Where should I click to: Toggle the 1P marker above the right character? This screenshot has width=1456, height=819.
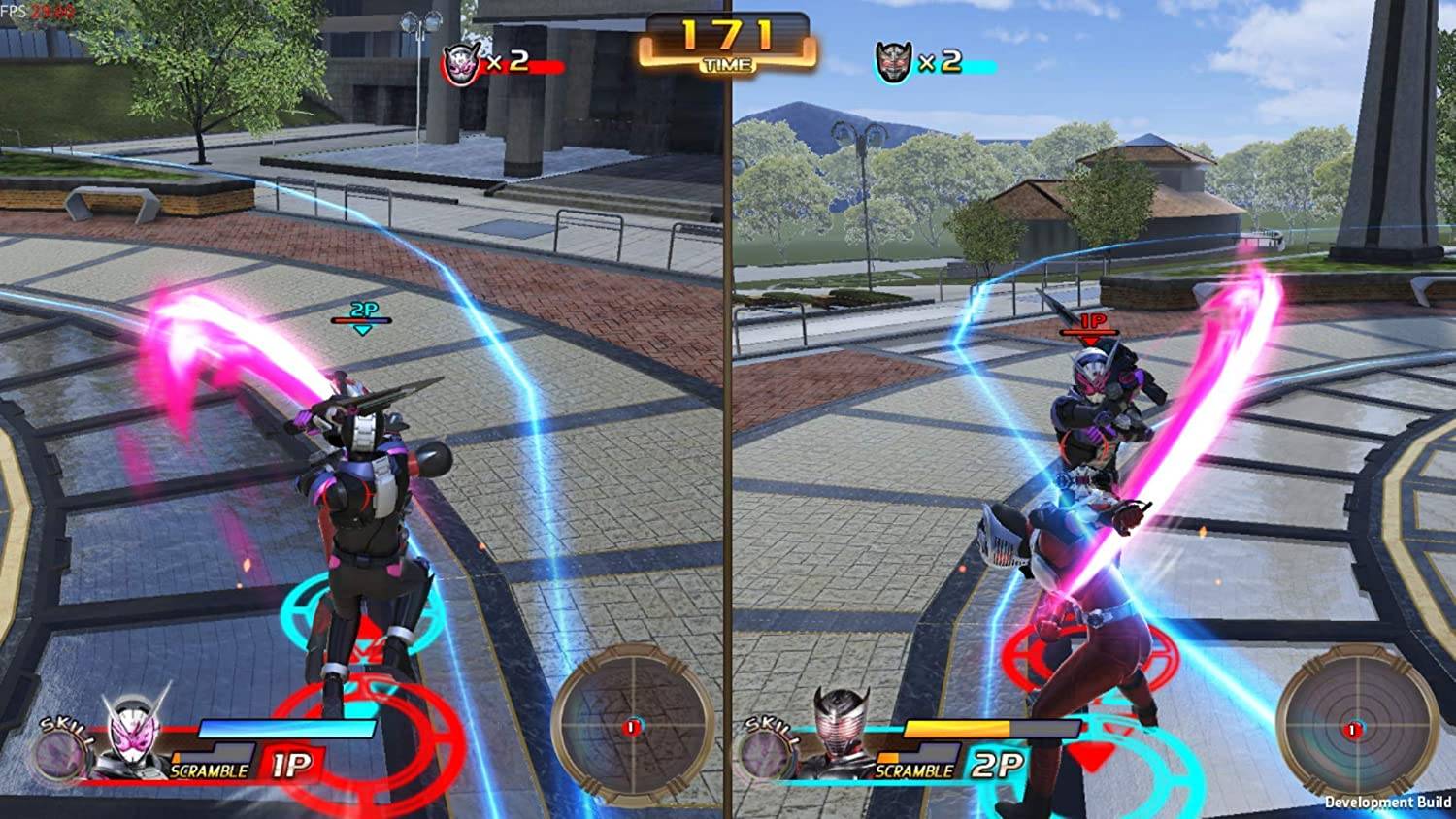point(1093,324)
